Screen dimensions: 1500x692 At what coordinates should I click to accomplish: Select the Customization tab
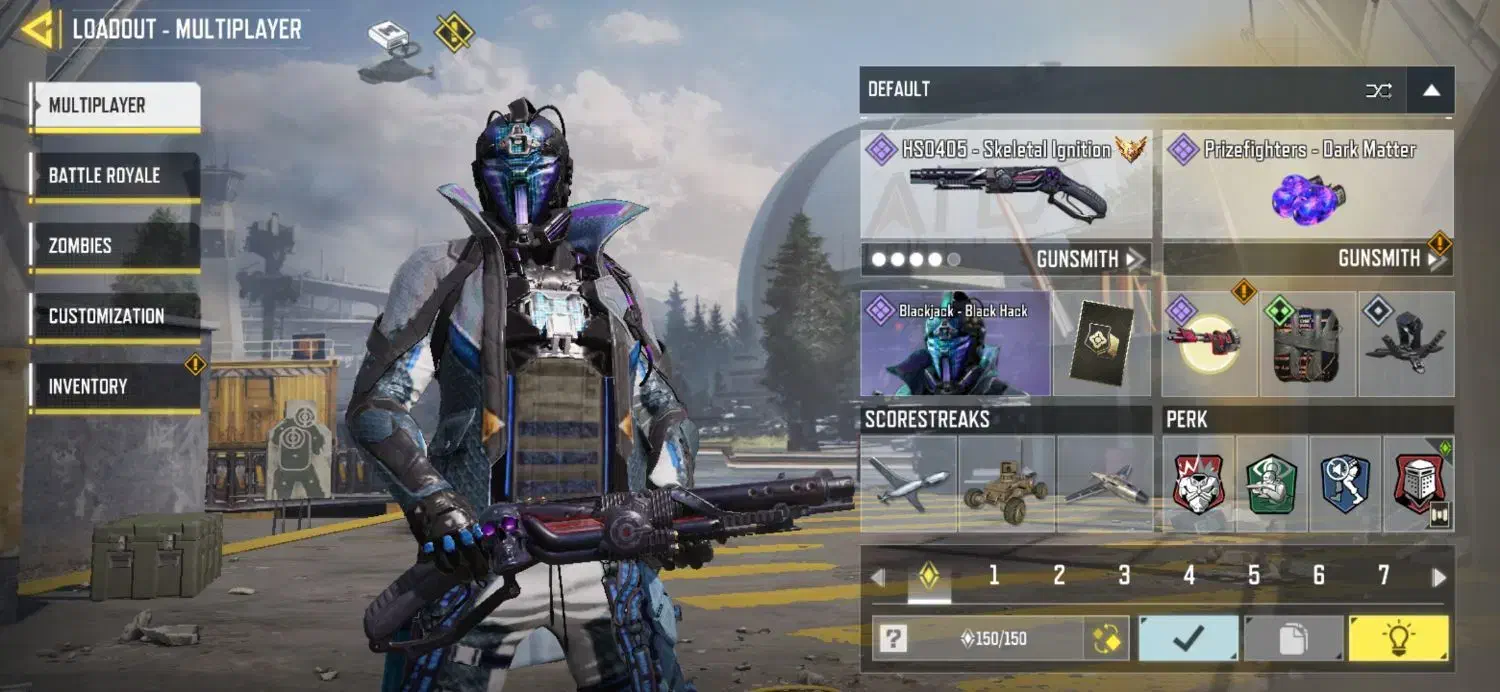[x=115, y=316]
